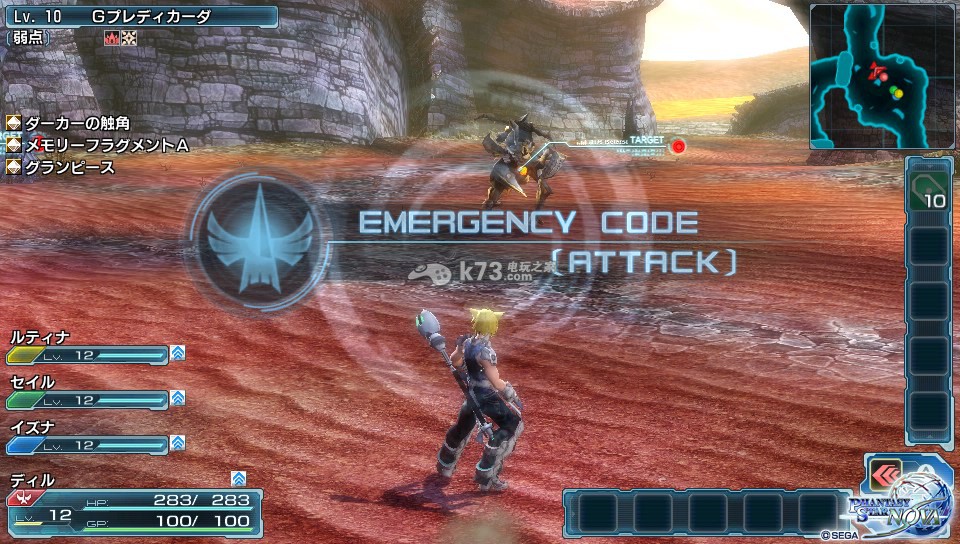Click the white burst weakness icon

(129, 38)
